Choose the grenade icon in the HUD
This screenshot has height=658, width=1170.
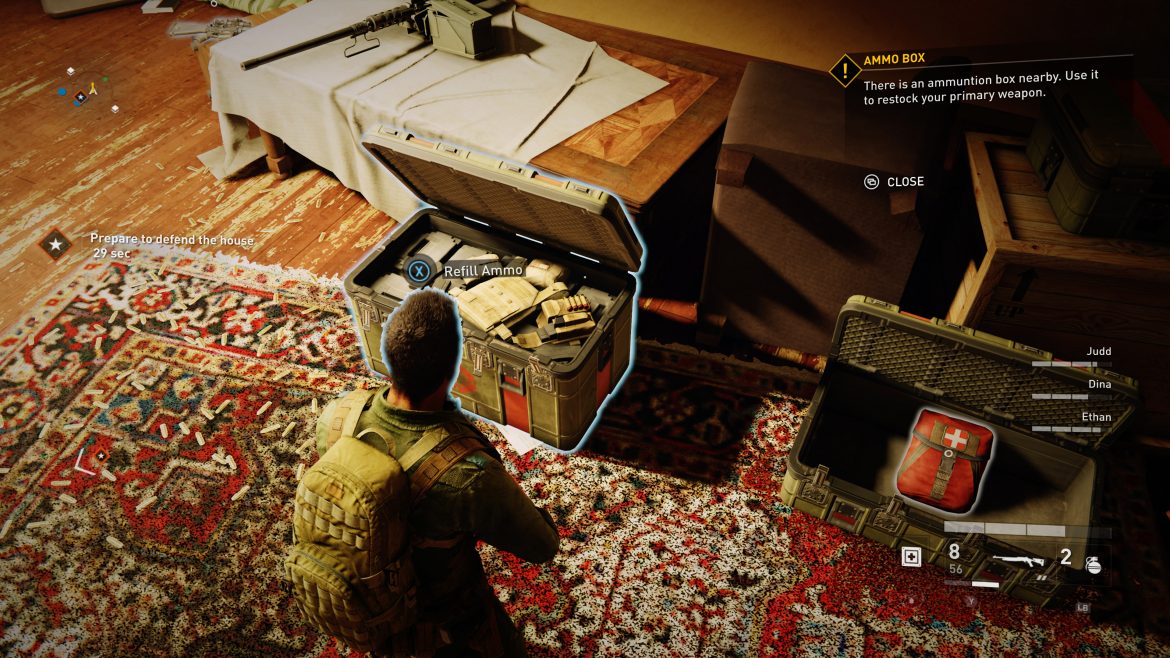point(1092,563)
